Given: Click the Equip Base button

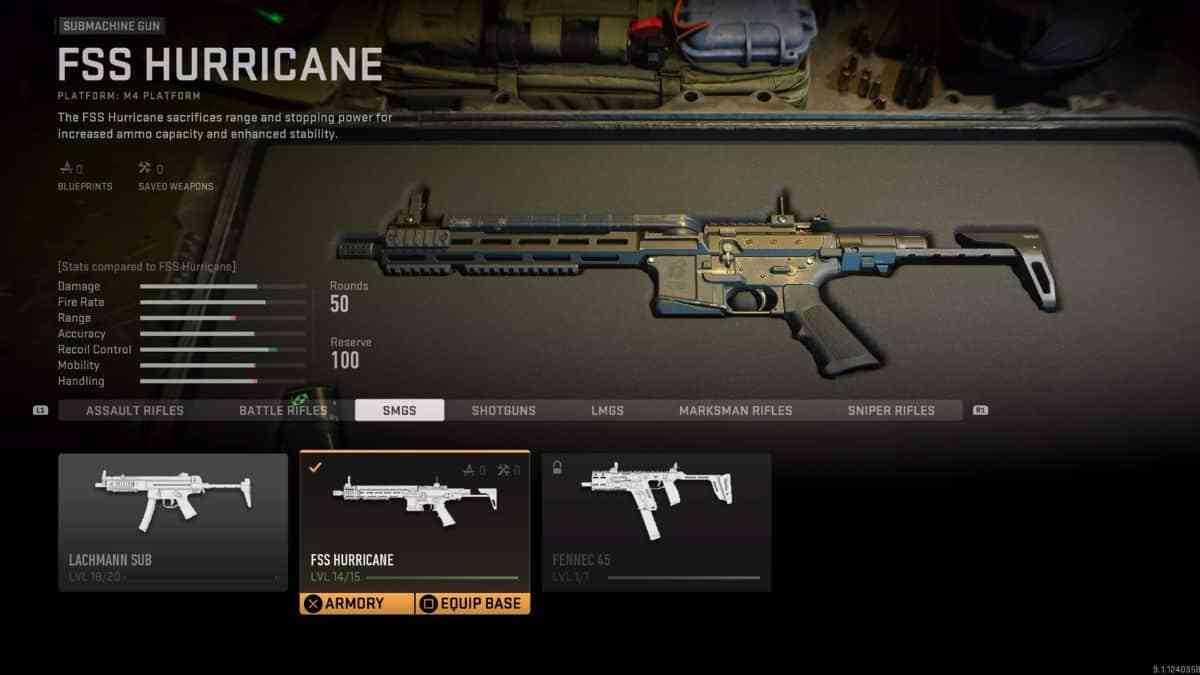Looking at the screenshot, I should (472, 604).
